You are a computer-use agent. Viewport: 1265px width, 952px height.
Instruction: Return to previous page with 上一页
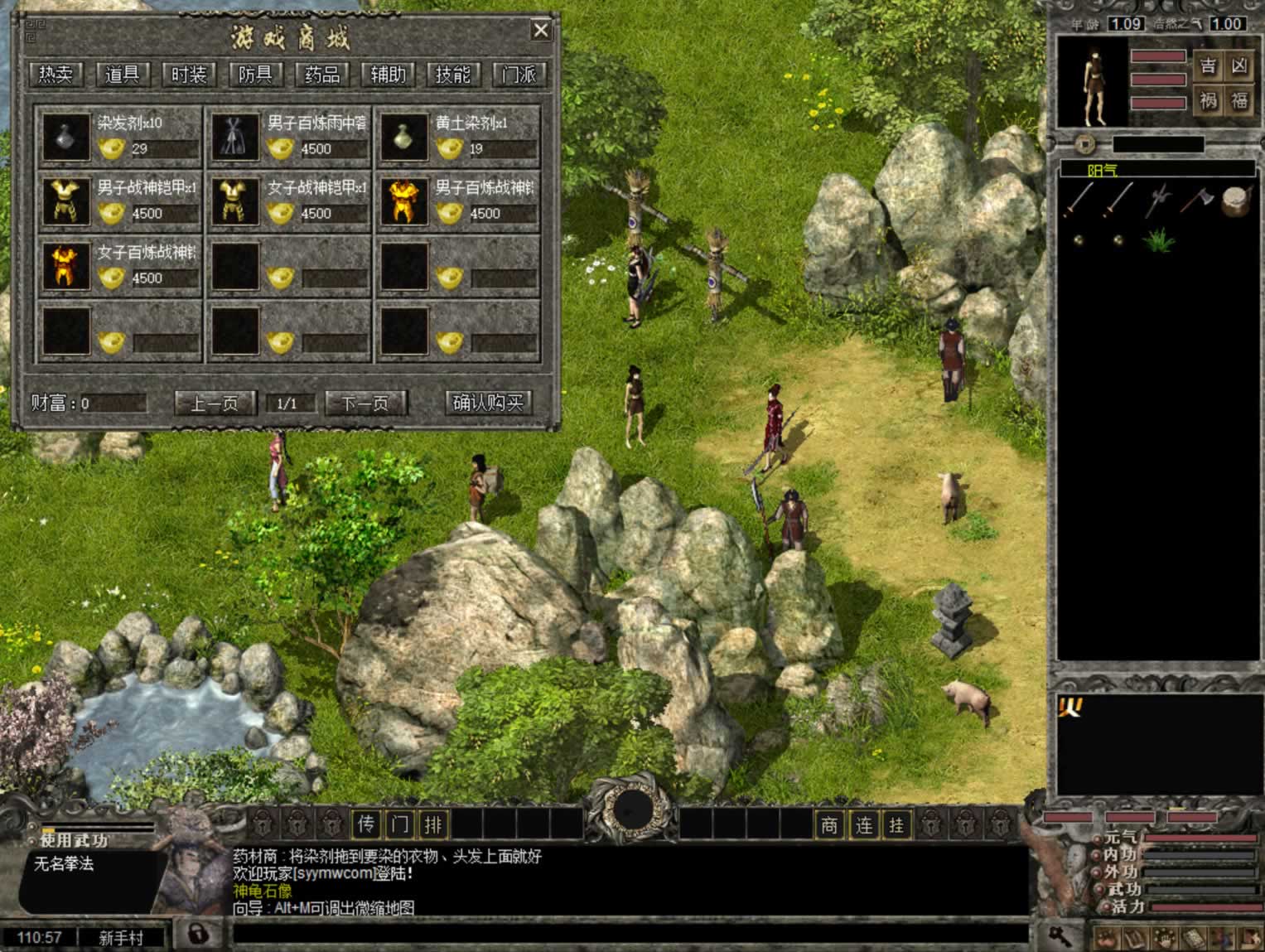click(215, 404)
